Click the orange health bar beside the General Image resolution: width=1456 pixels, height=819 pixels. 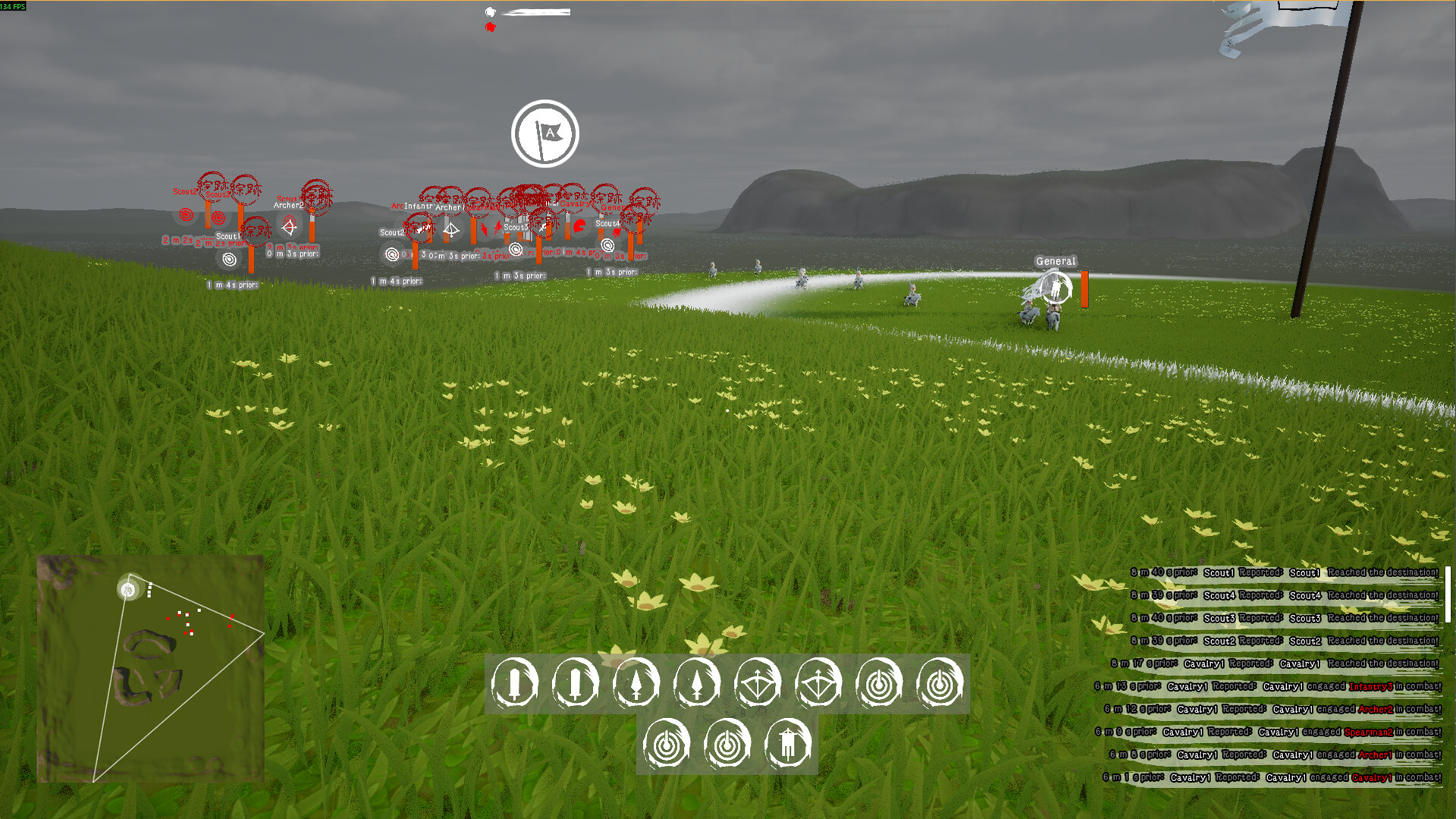[1084, 290]
